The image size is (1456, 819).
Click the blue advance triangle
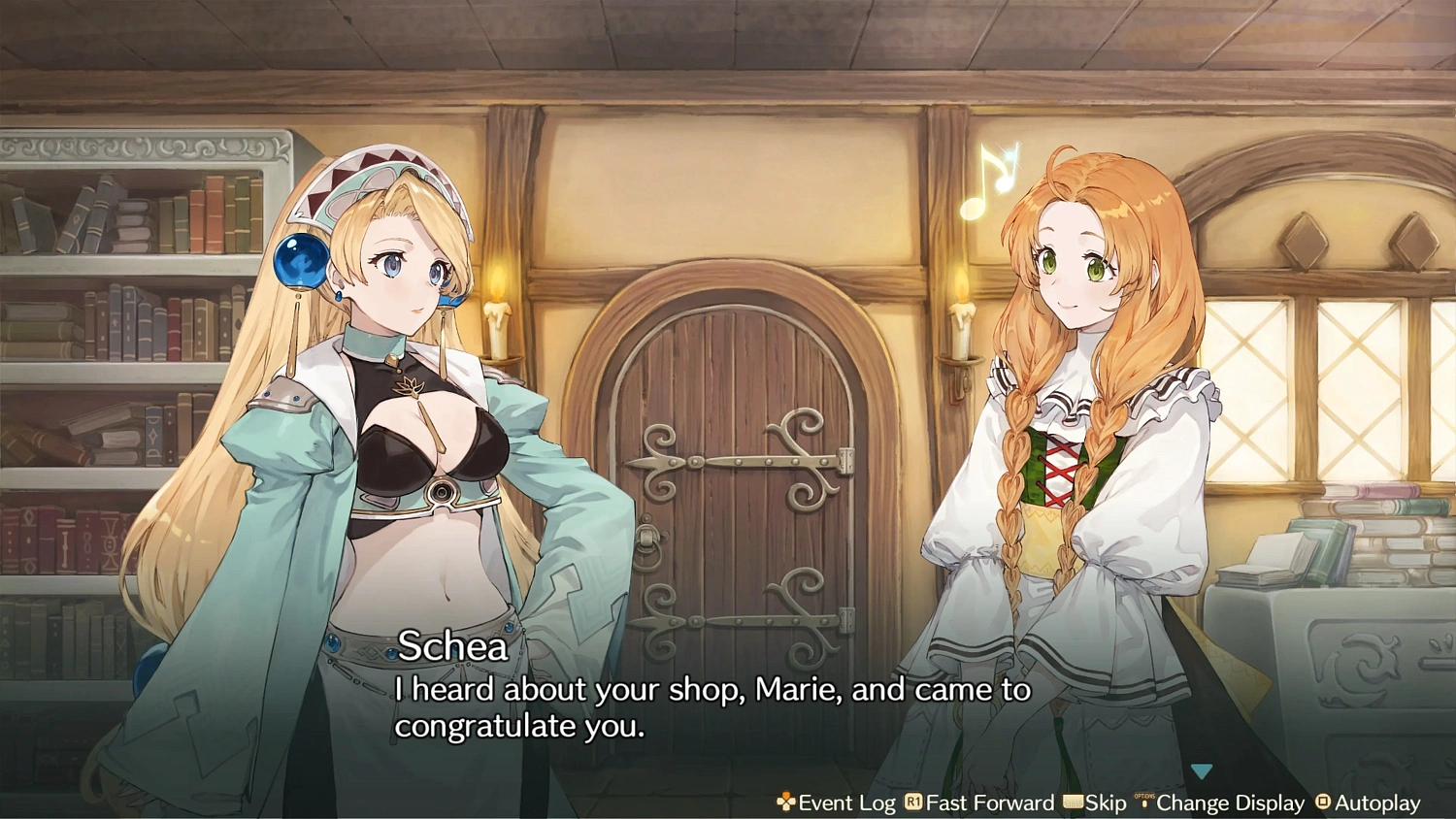point(1203,770)
